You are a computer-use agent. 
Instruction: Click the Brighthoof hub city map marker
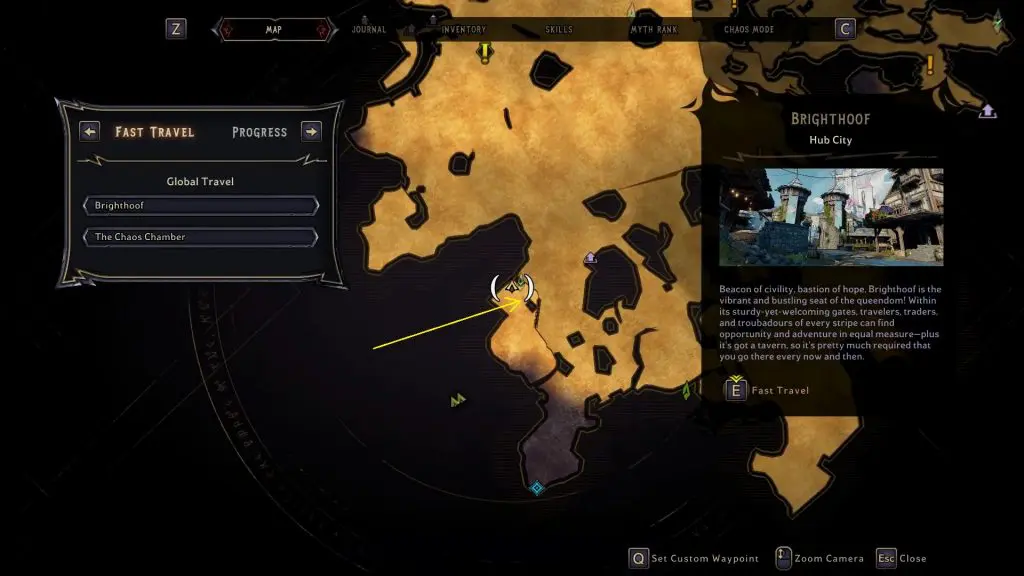point(515,288)
